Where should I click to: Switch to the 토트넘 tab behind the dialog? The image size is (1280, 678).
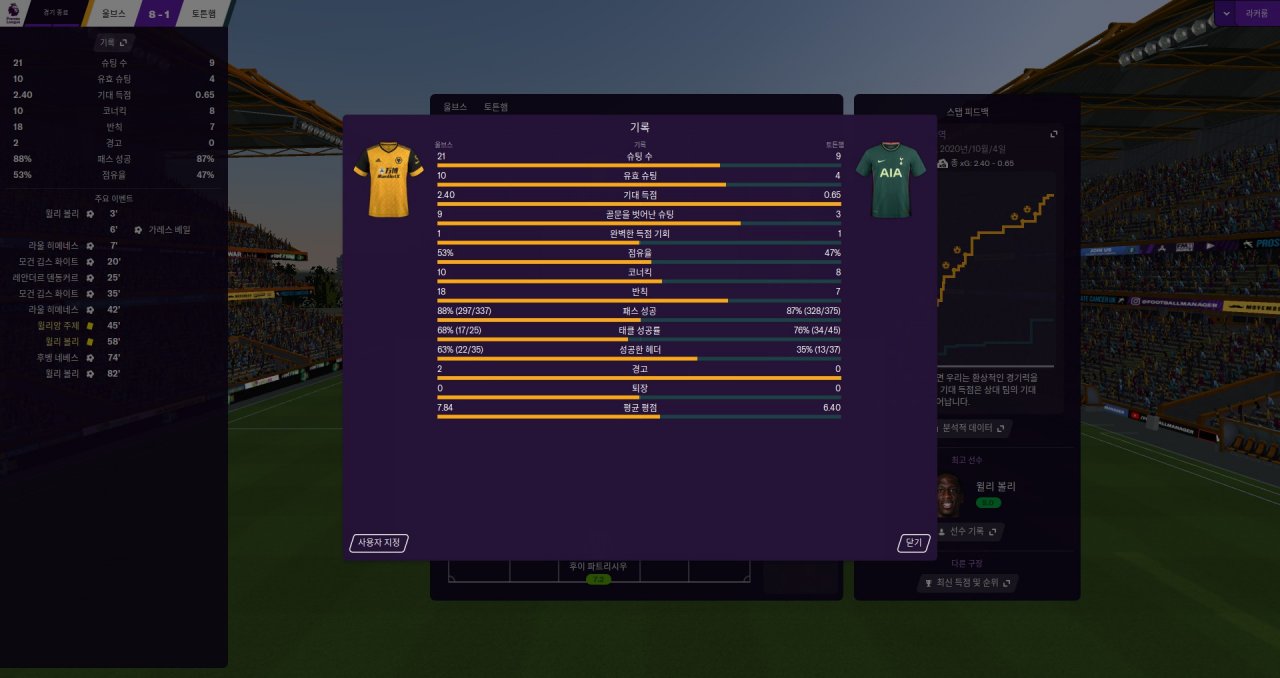coord(495,106)
